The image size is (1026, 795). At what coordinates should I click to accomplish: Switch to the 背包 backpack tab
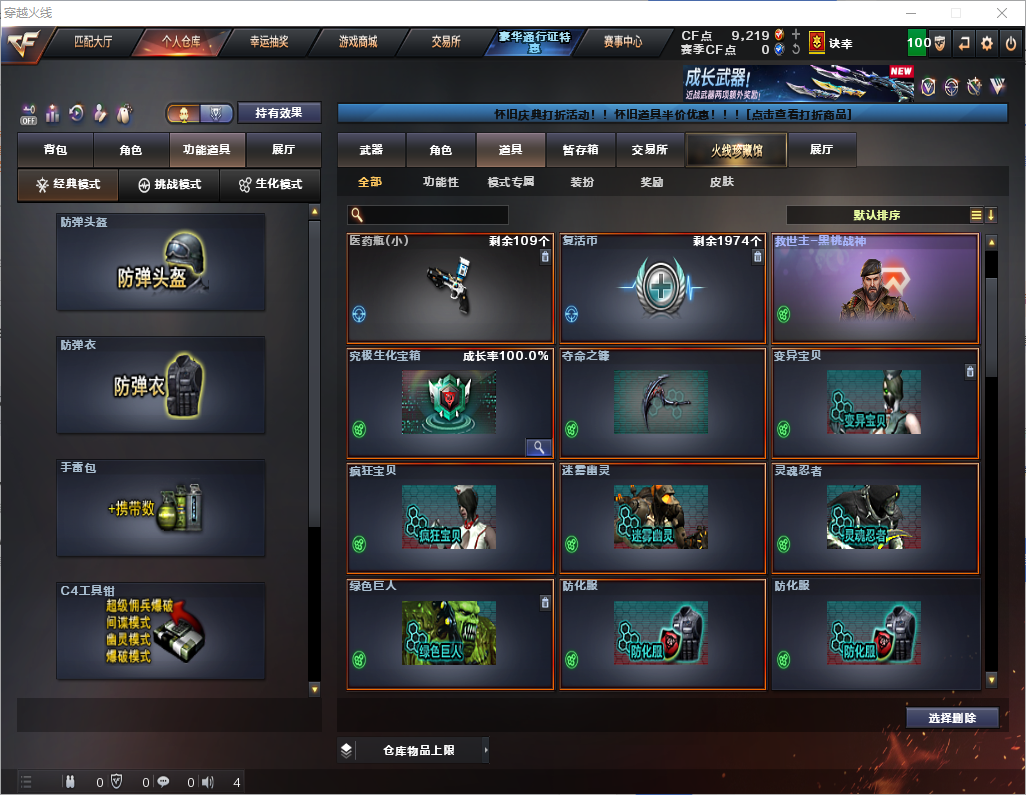click(x=55, y=150)
